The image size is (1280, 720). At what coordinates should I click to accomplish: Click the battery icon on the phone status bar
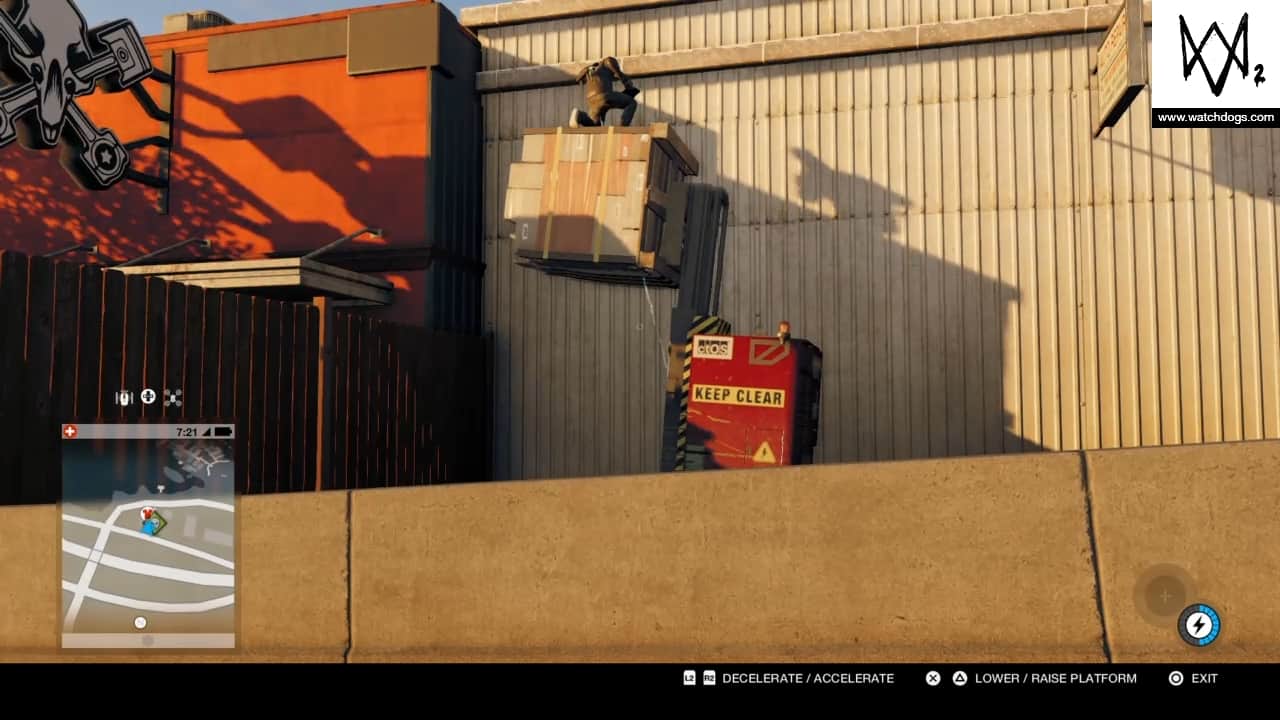click(x=221, y=431)
